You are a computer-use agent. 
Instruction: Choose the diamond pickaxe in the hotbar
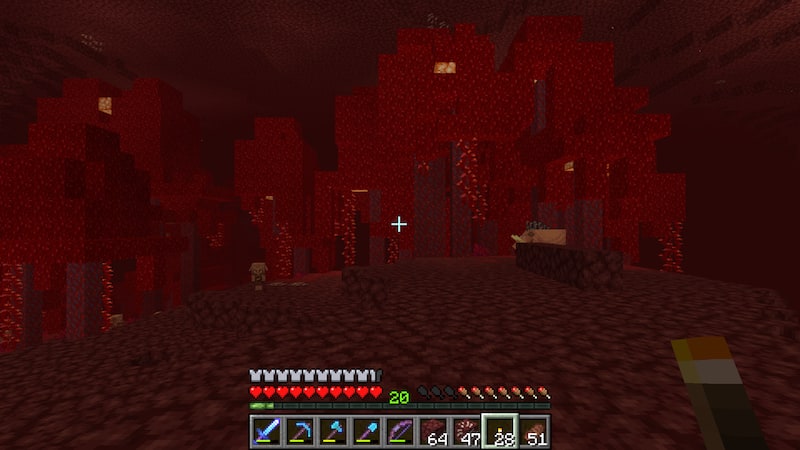tap(299, 432)
